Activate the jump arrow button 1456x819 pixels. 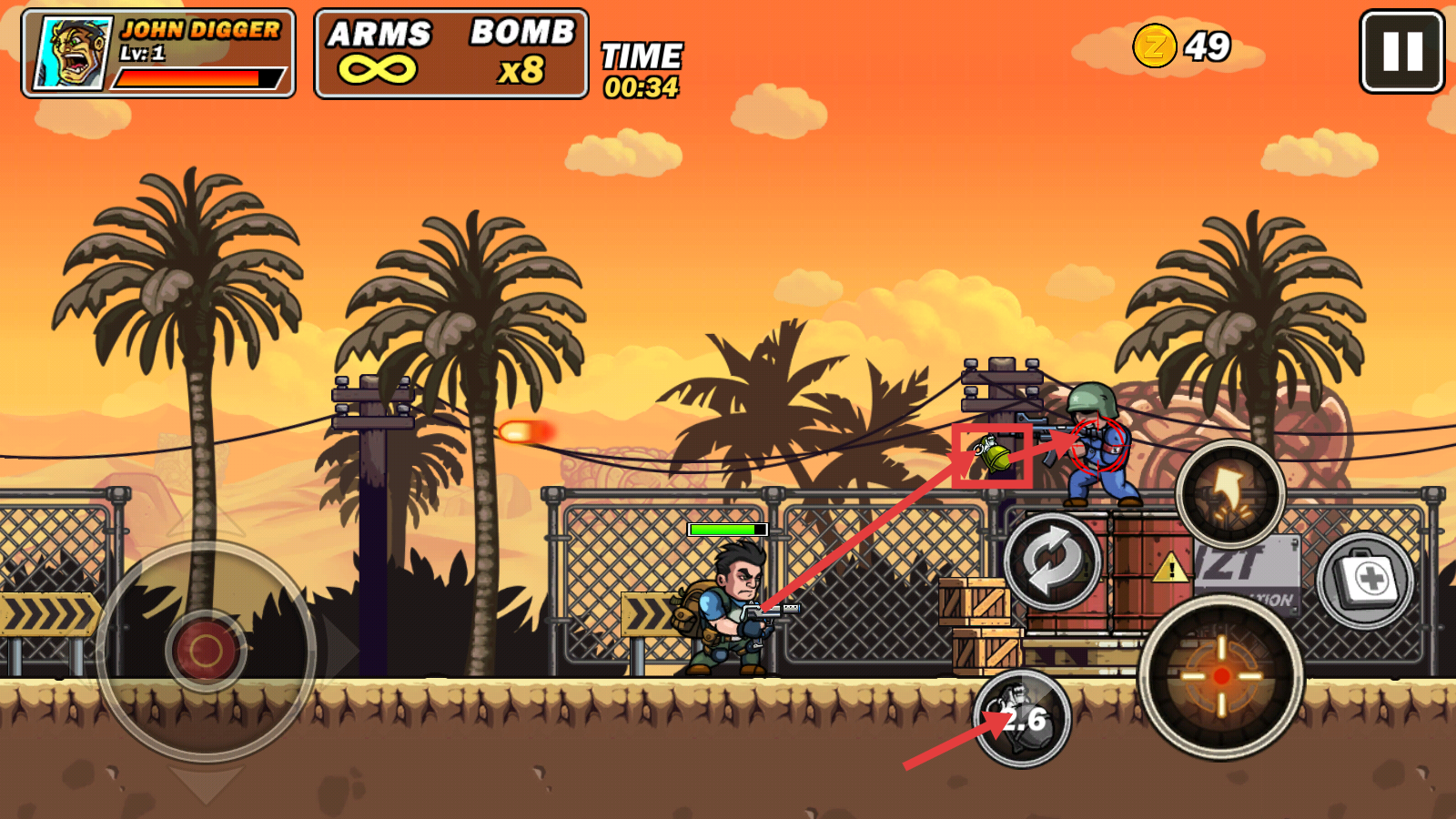point(1230,494)
